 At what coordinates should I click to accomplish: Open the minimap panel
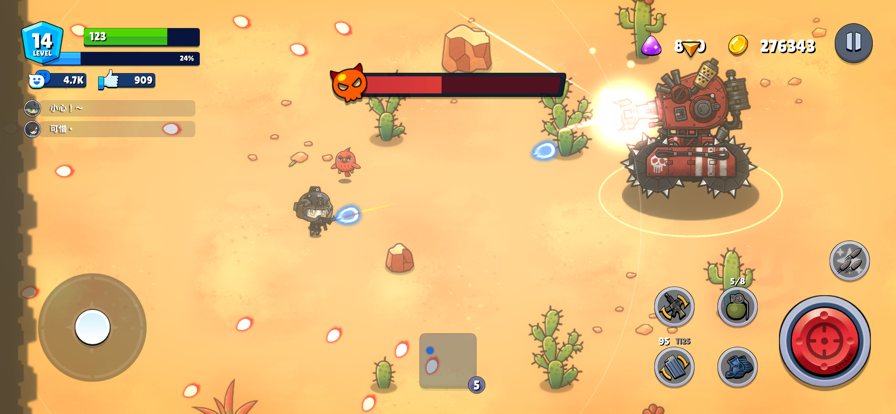(447, 360)
